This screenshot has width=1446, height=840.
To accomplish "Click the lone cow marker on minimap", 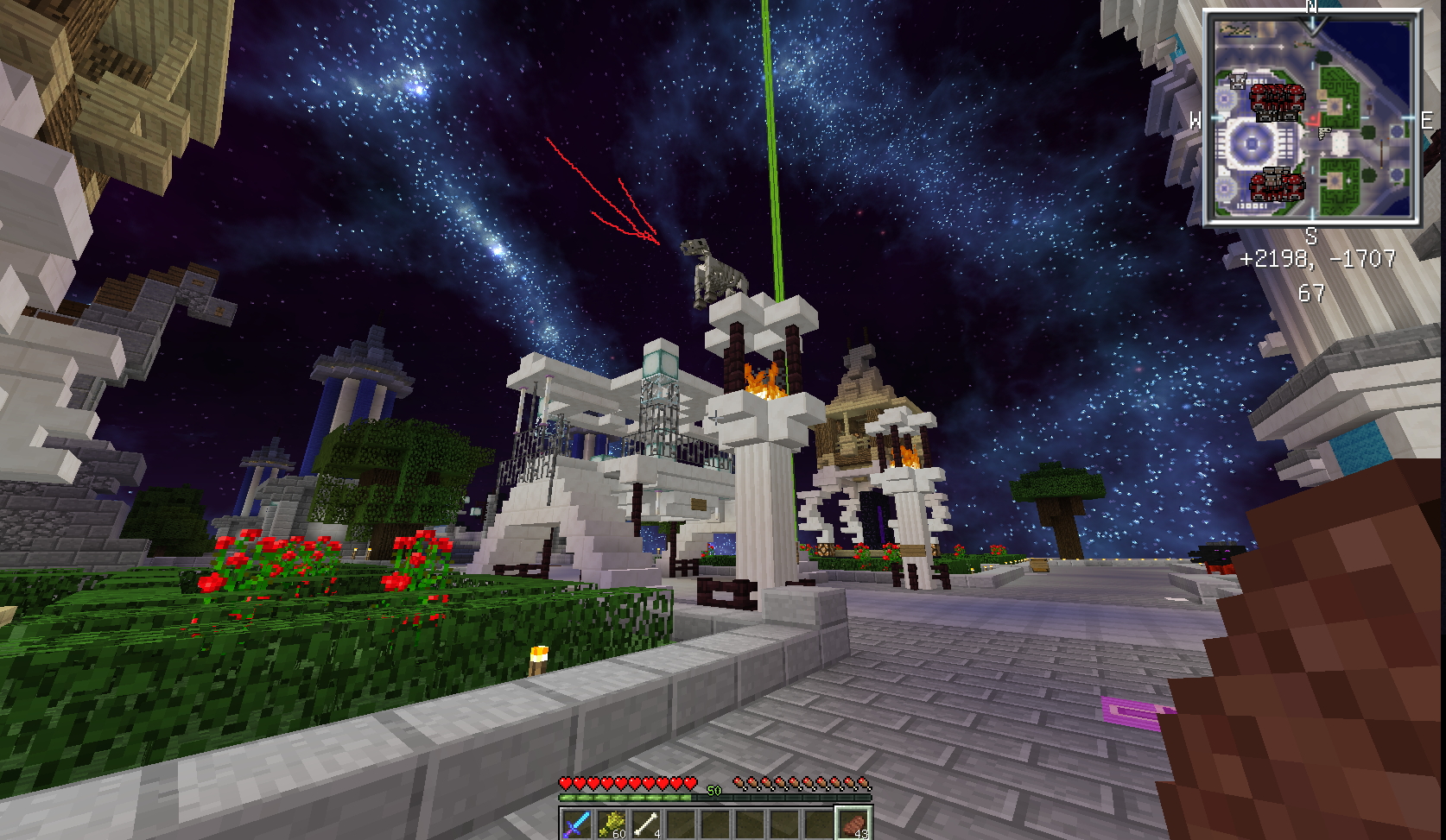I will [1238, 81].
